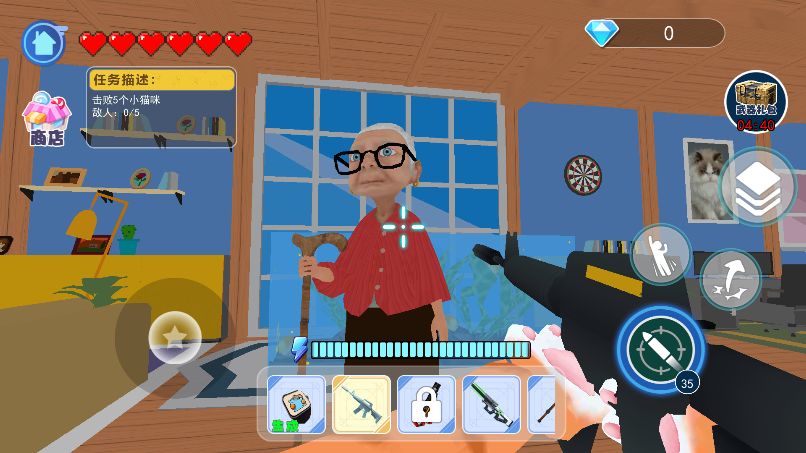Select the locked weapon slot
The image size is (806, 453).
coord(426,405)
